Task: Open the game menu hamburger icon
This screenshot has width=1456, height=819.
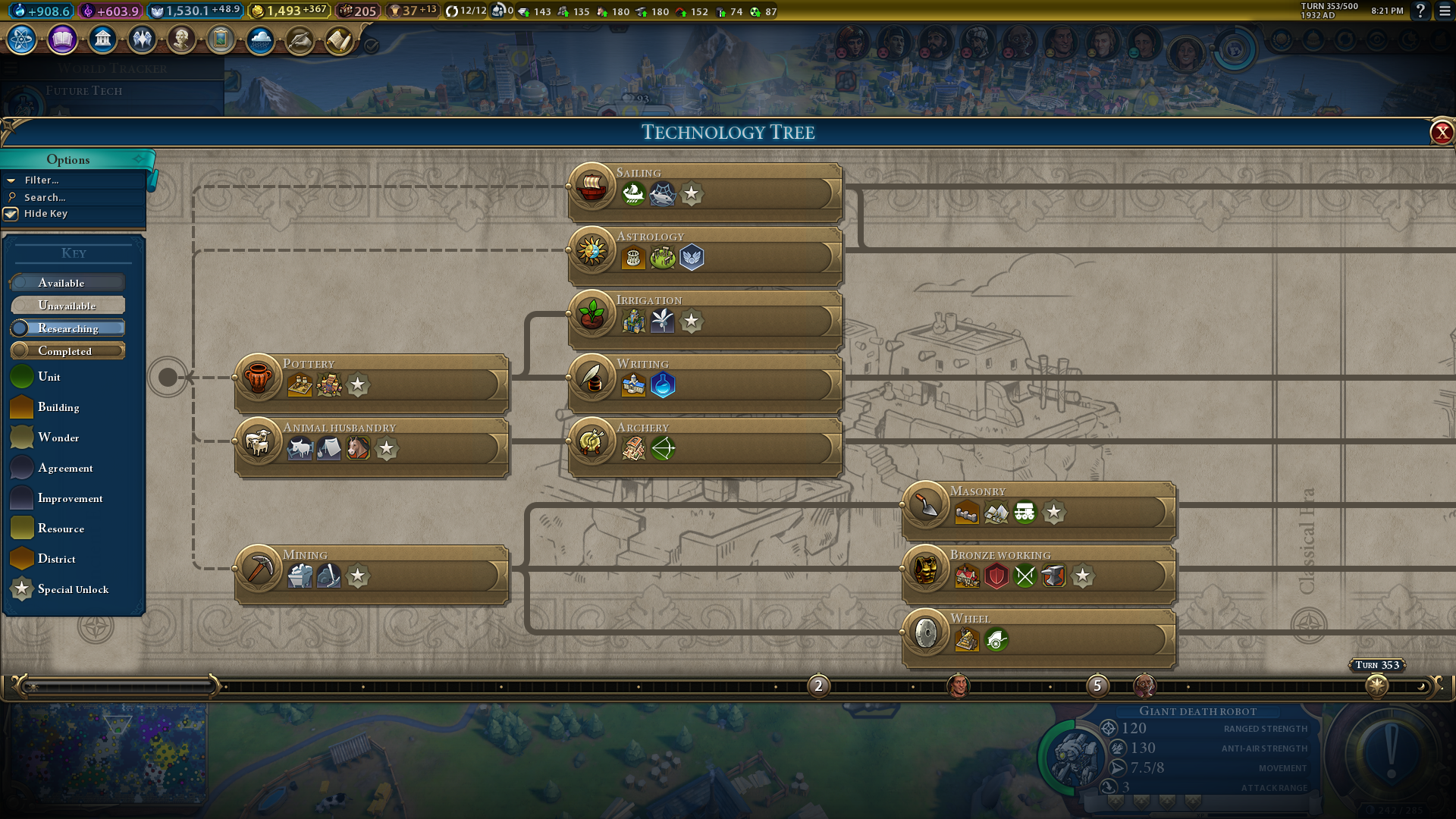Action: 1445,11
